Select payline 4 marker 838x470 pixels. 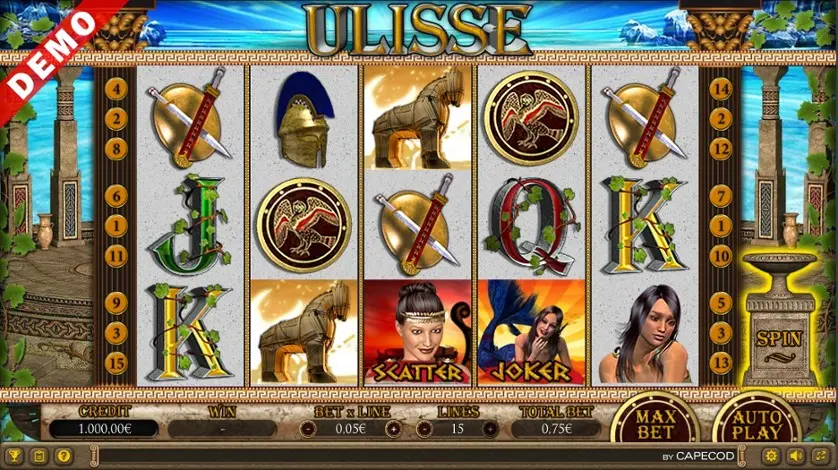click(117, 89)
